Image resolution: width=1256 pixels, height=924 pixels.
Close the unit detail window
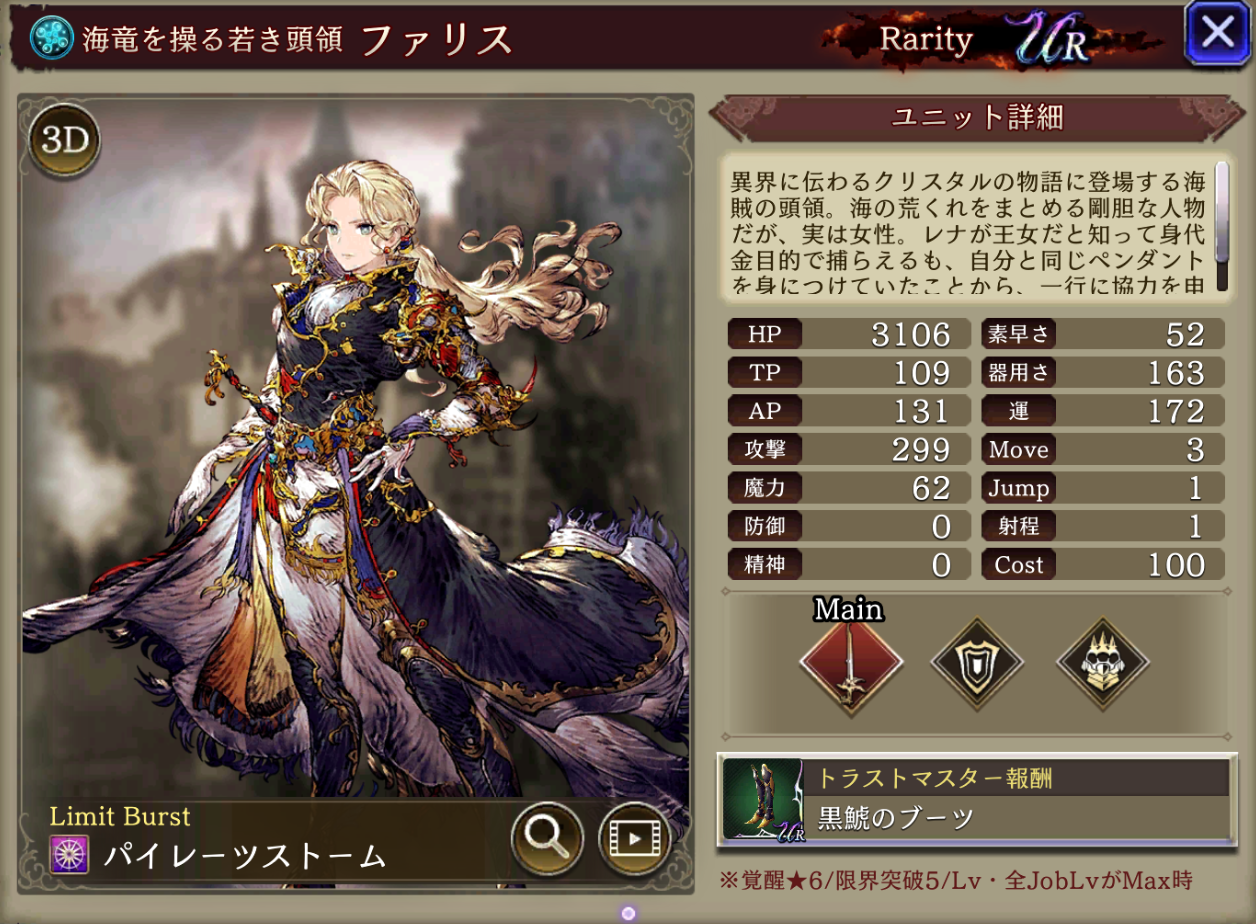[x=1217, y=33]
